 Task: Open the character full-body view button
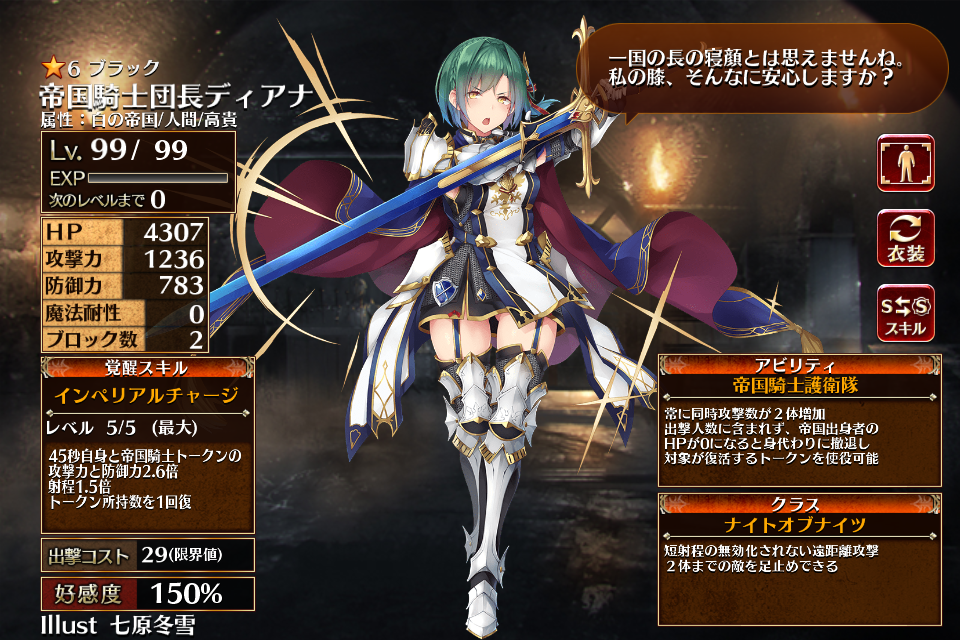click(x=905, y=163)
